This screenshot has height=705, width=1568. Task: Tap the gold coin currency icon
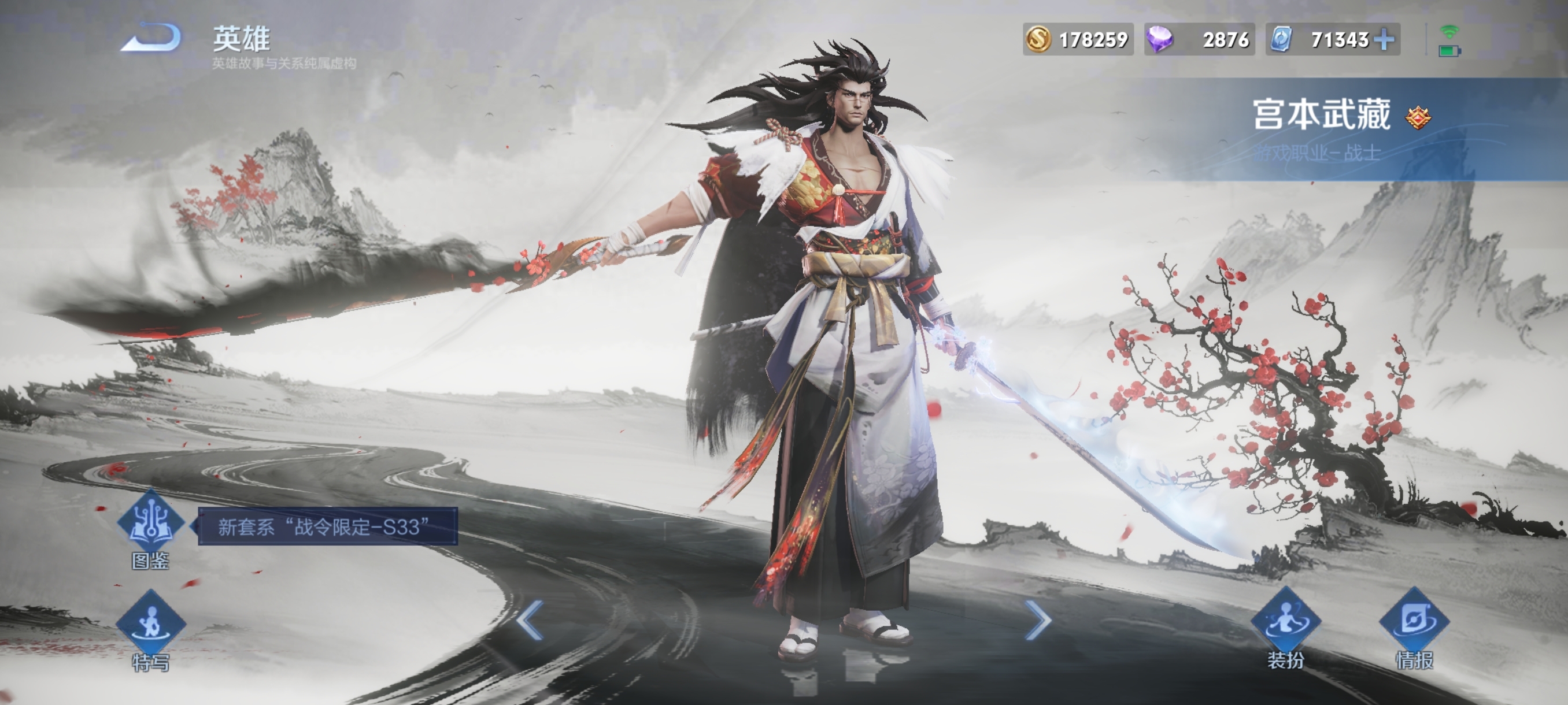pos(1038,39)
